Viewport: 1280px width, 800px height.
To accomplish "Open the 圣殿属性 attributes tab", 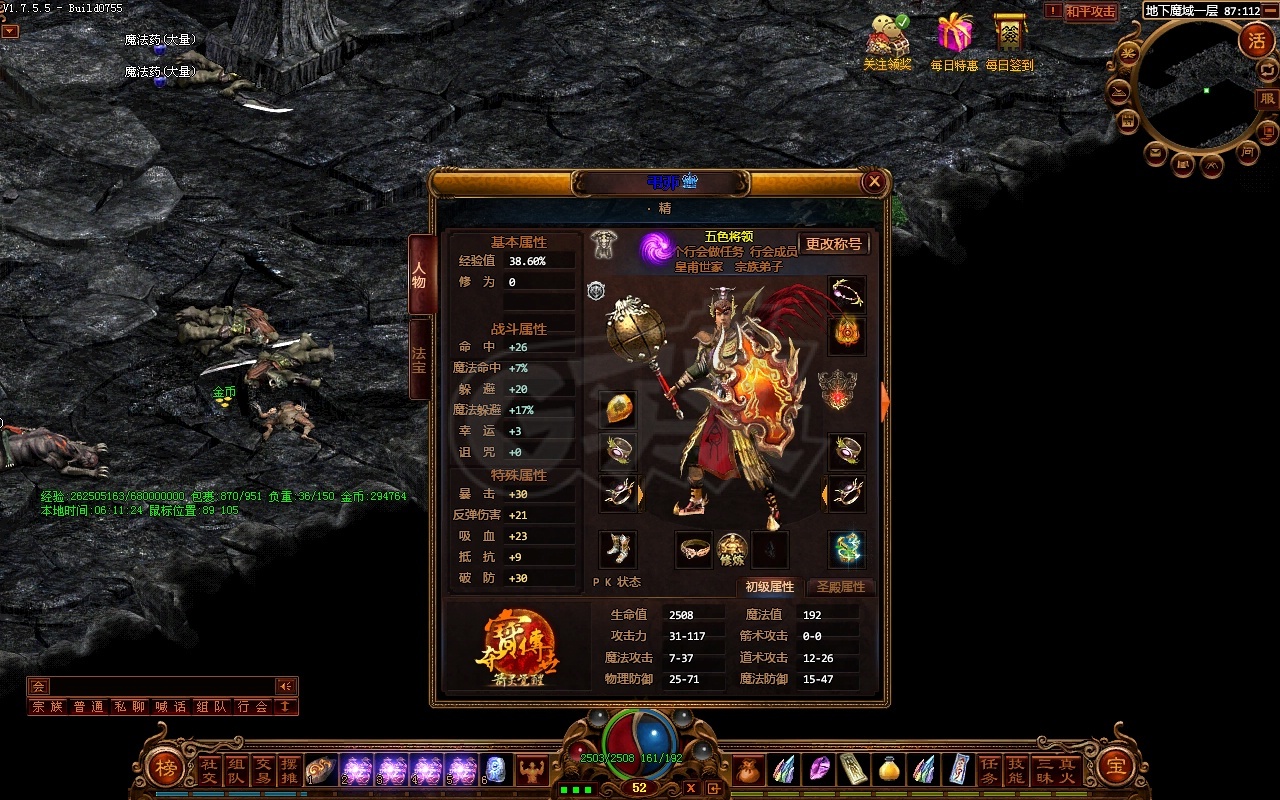I will click(840, 587).
